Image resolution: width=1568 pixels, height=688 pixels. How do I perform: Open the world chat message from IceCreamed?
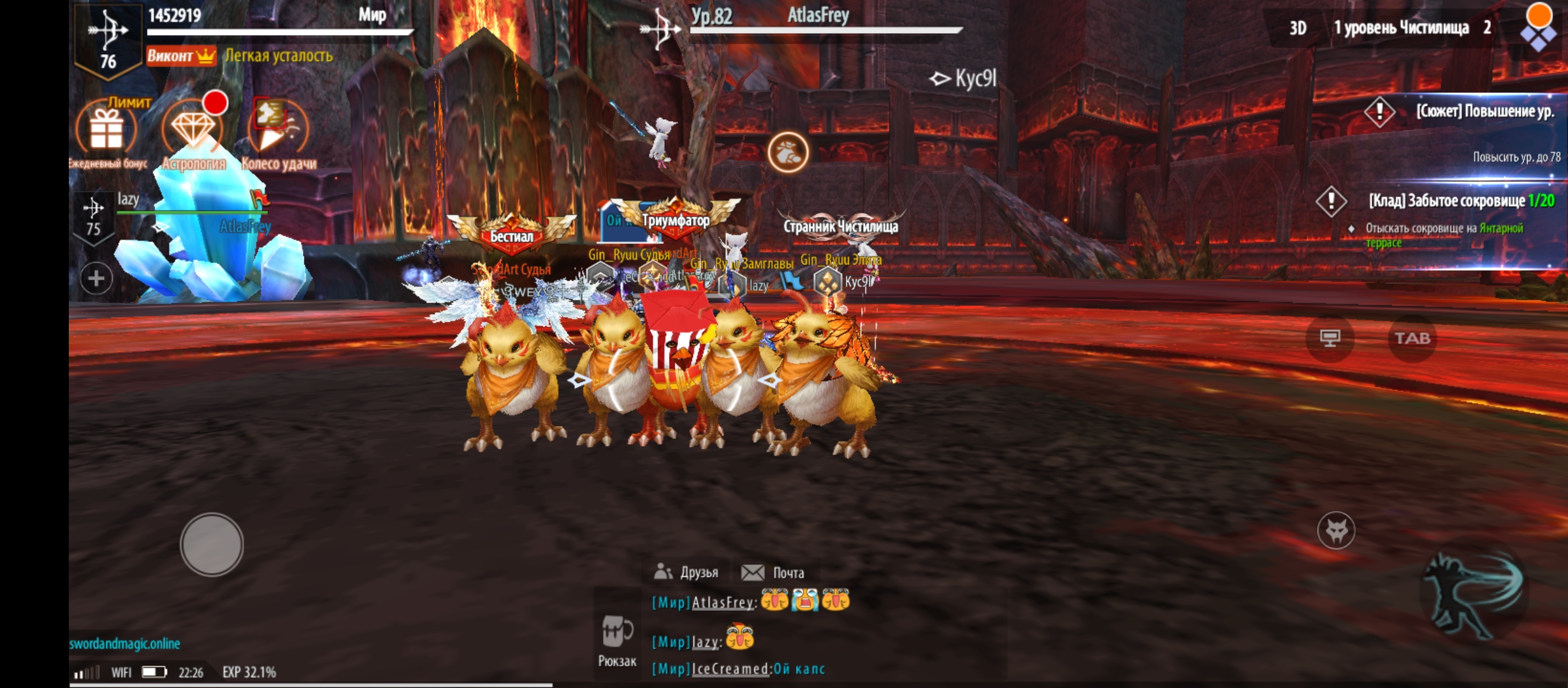739,669
